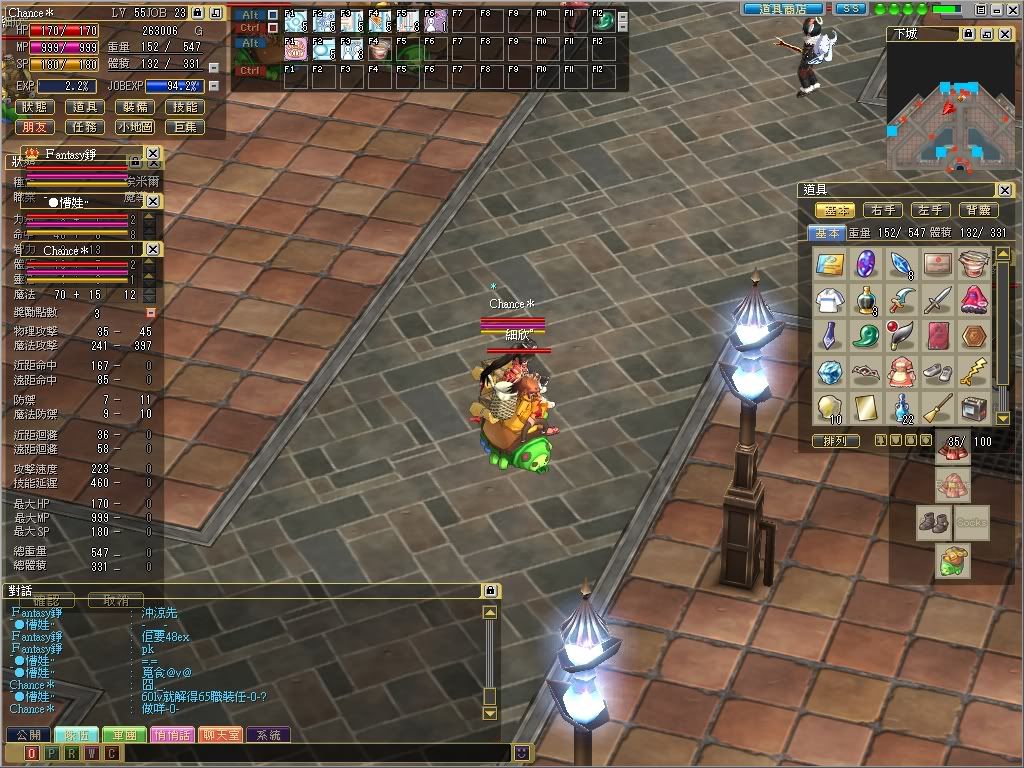Close the Fantasy錚 party member panel

152,154
